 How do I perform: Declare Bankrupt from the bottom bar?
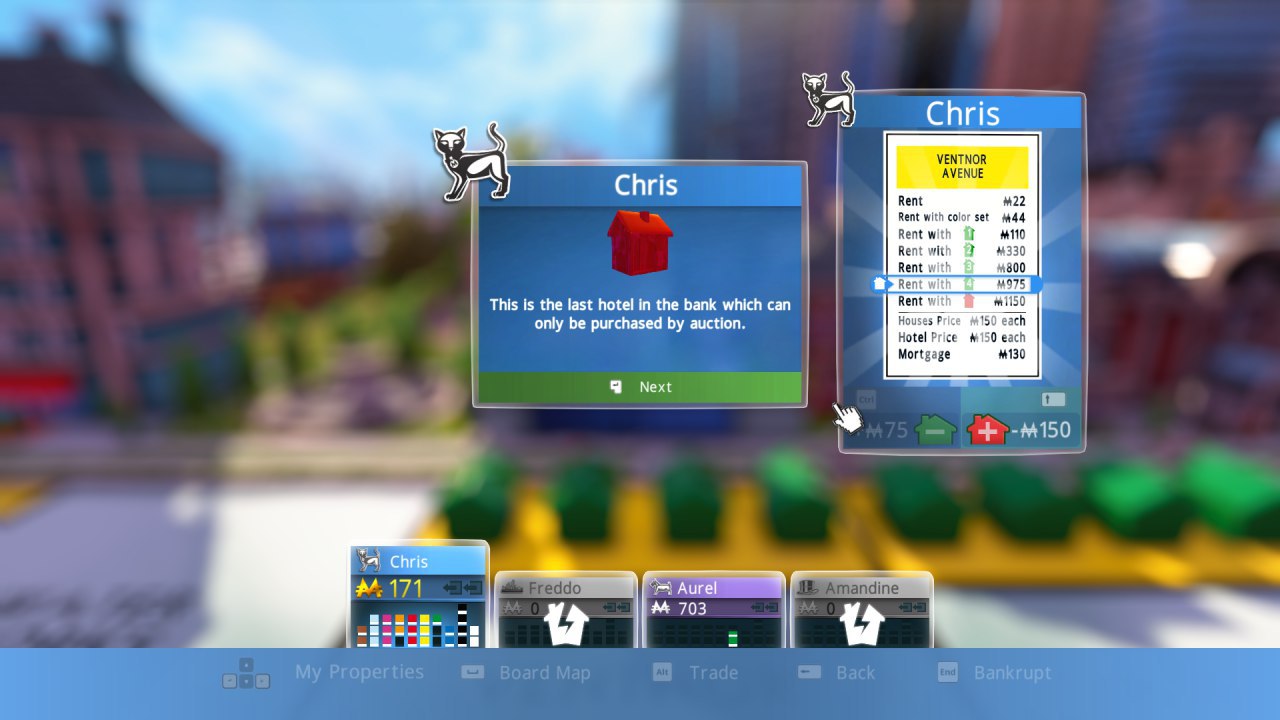(1012, 673)
